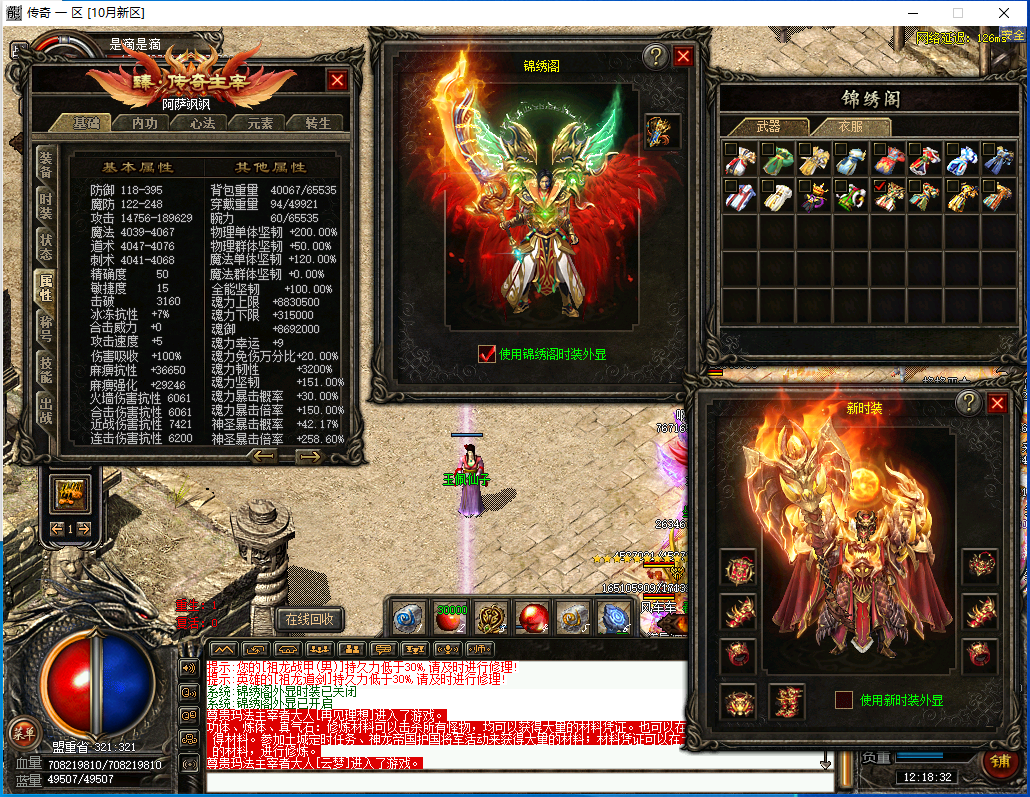Toggle 使用锦绣阁时装外显 checkbox
The height and width of the screenshot is (797, 1030).
point(487,353)
